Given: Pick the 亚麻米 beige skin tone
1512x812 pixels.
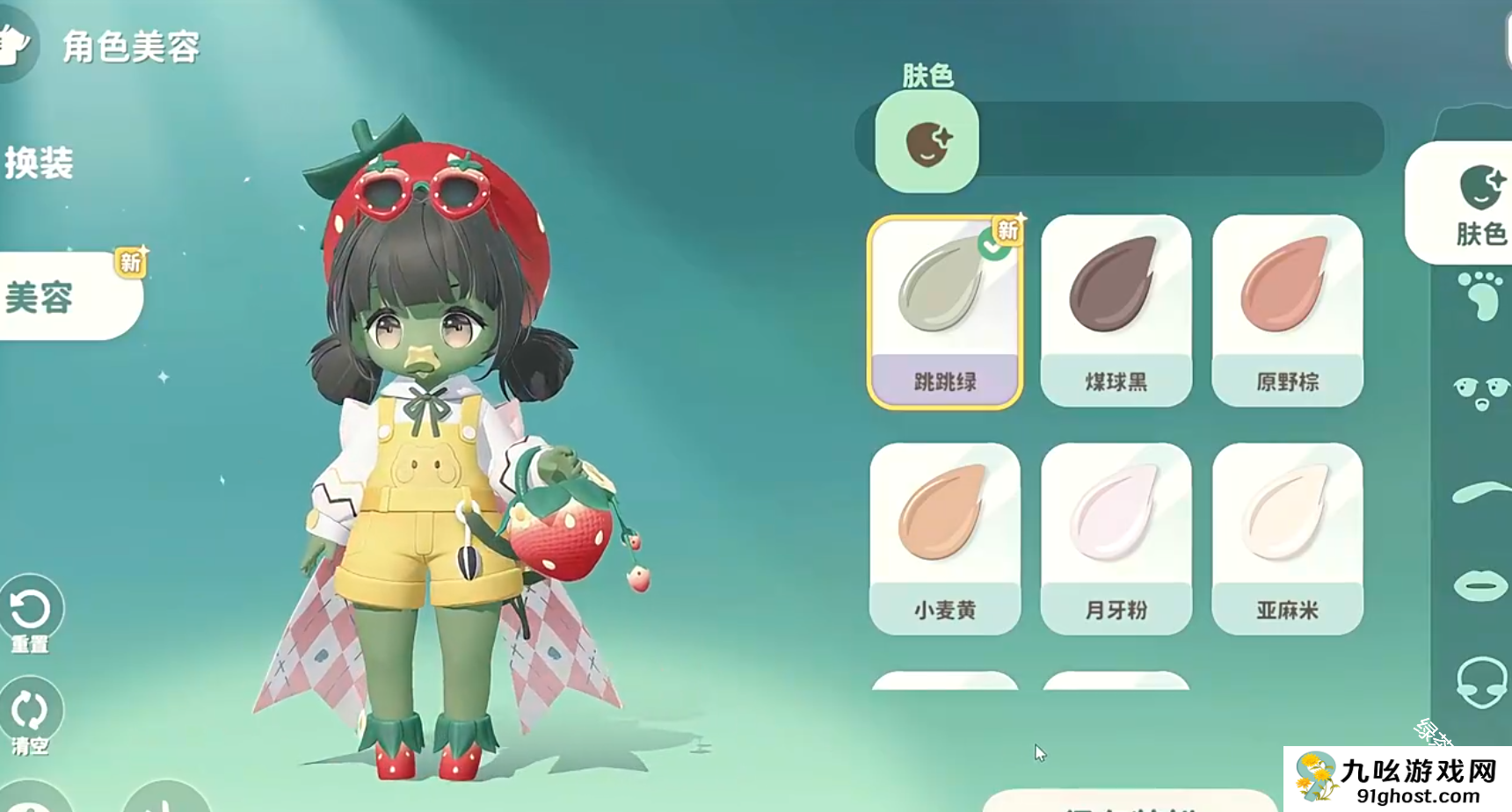Looking at the screenshot, I should (1287, 538).
